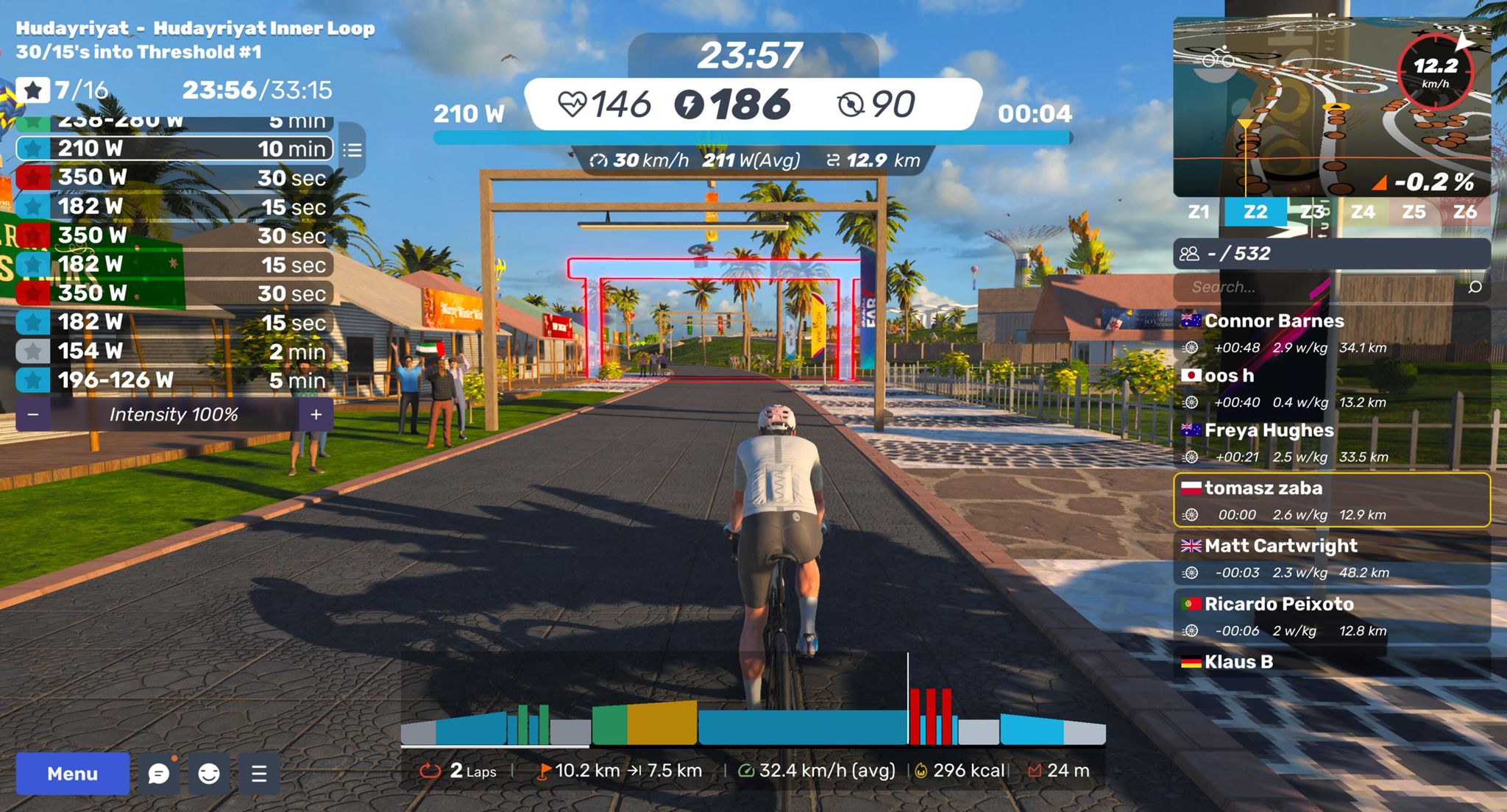The height and width of the screenshot is (812, 1507).
Task: Click the search magnifier icon
Action: (x=1475, y=287)
